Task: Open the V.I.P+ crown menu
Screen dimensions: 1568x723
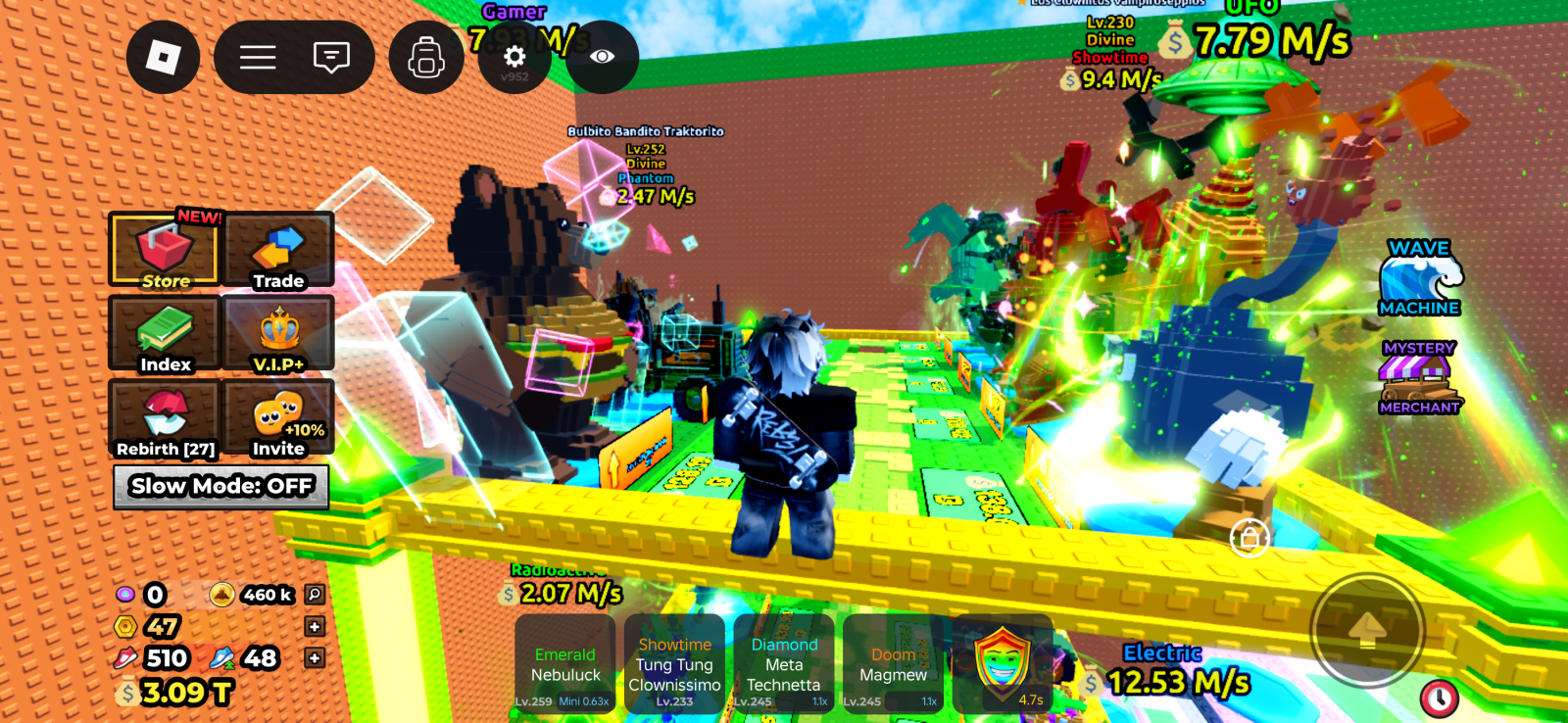Action: pyautogui.click(x=278, y=335)
